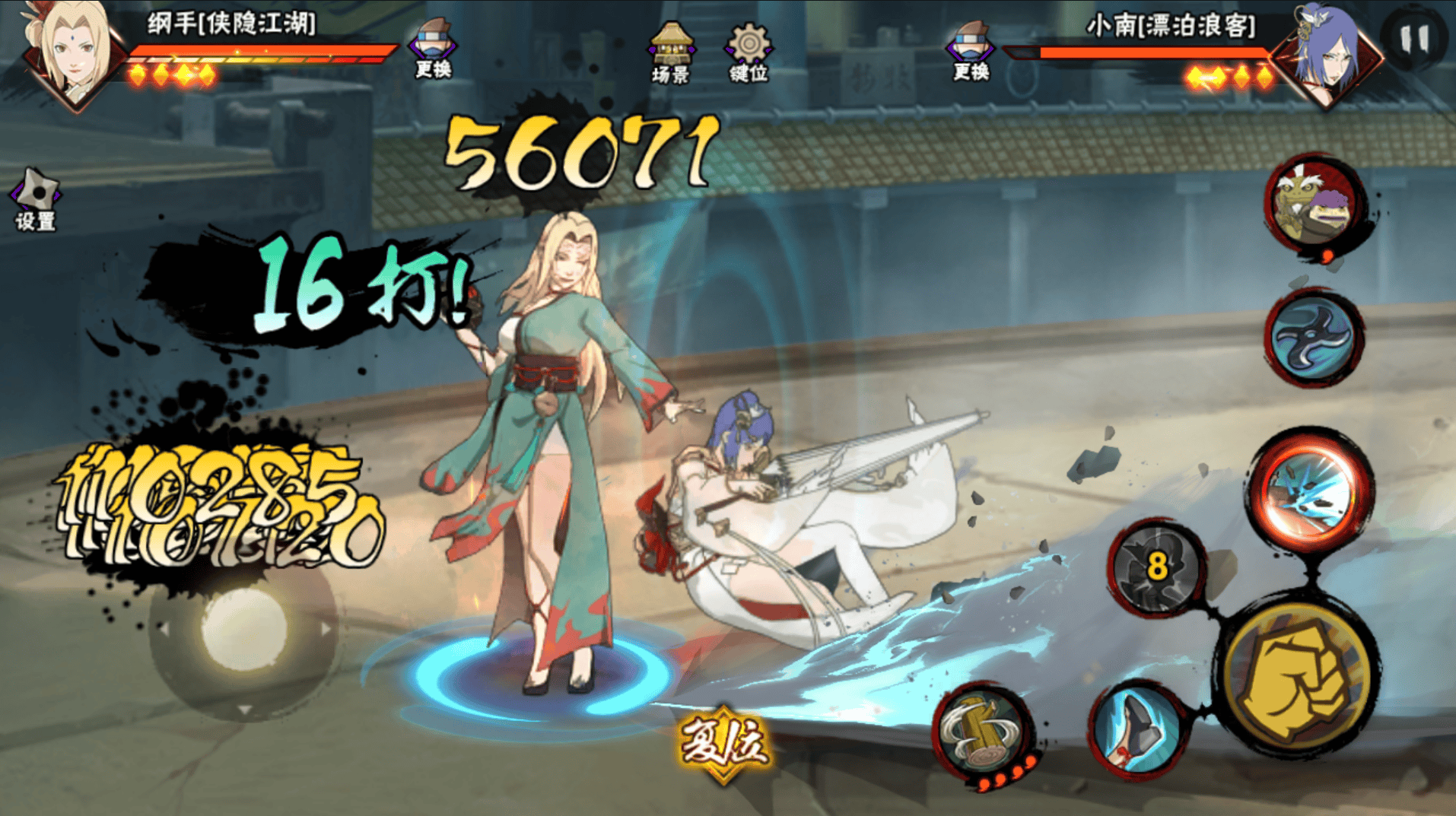Pause the battle
1456x816 pixels.
pyautogui.click(x=1414, y=38)
